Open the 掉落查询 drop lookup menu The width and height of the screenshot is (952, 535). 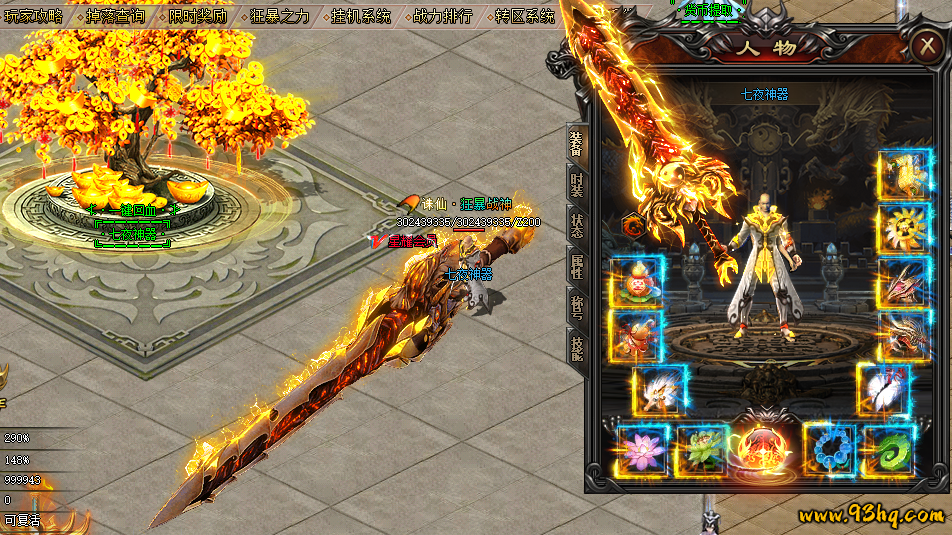point(115,16)
